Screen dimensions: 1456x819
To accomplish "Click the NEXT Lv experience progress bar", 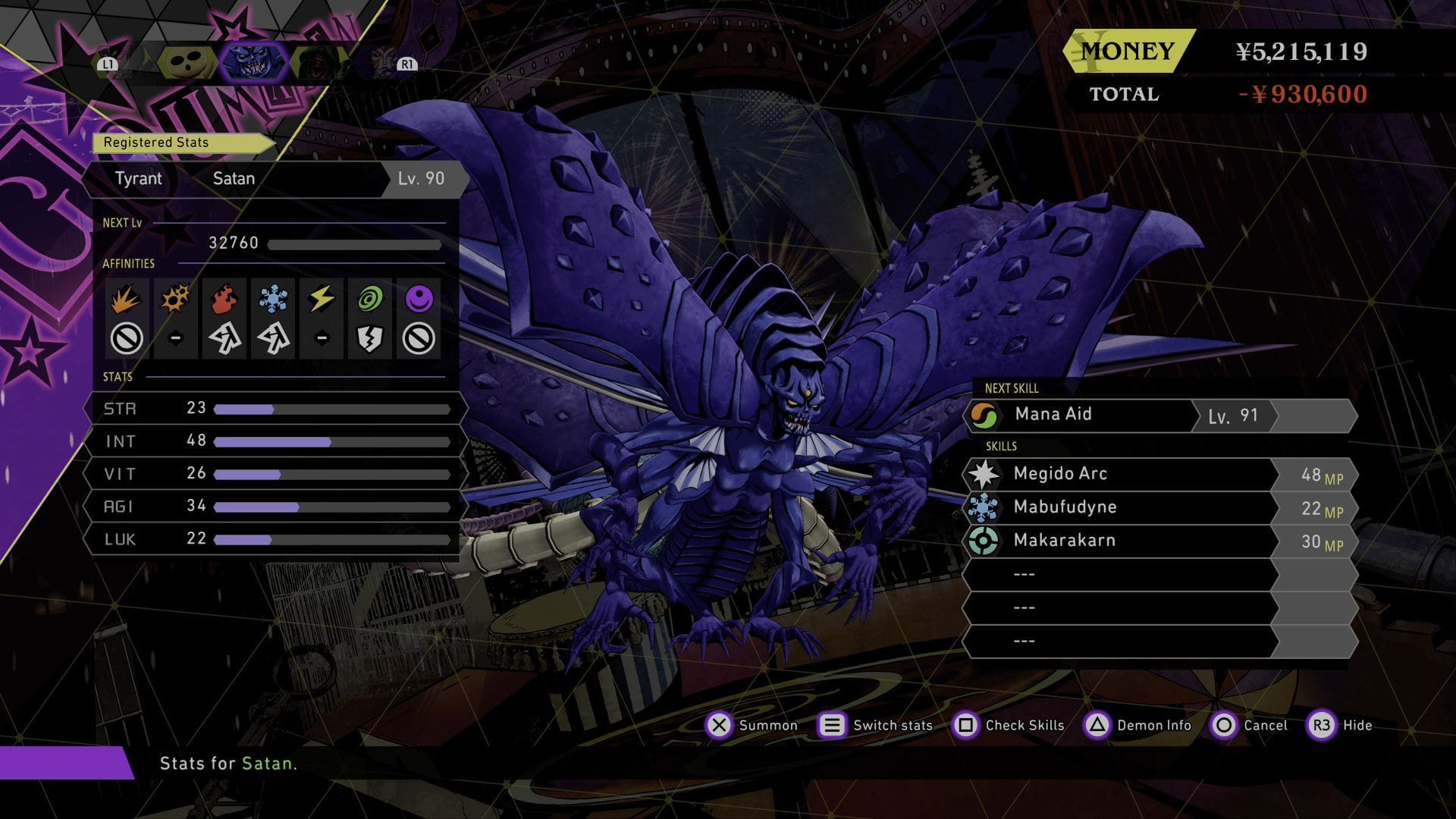I will pos(356,244).
